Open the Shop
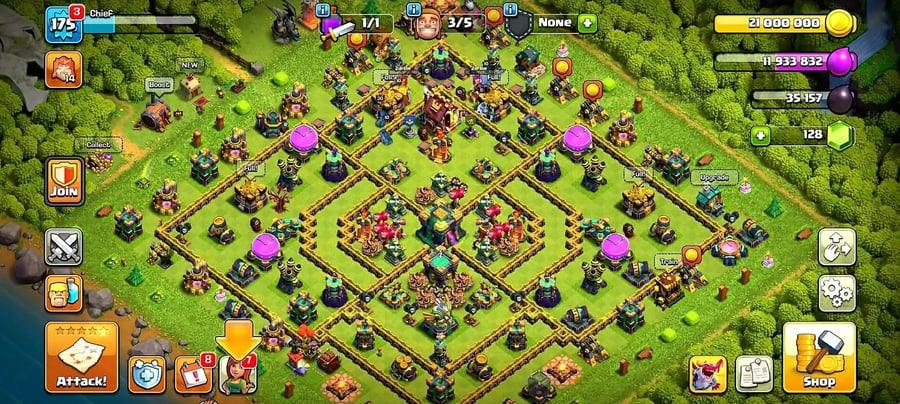The width and height of the screenshot is (900, 404). tap(819, 357)
